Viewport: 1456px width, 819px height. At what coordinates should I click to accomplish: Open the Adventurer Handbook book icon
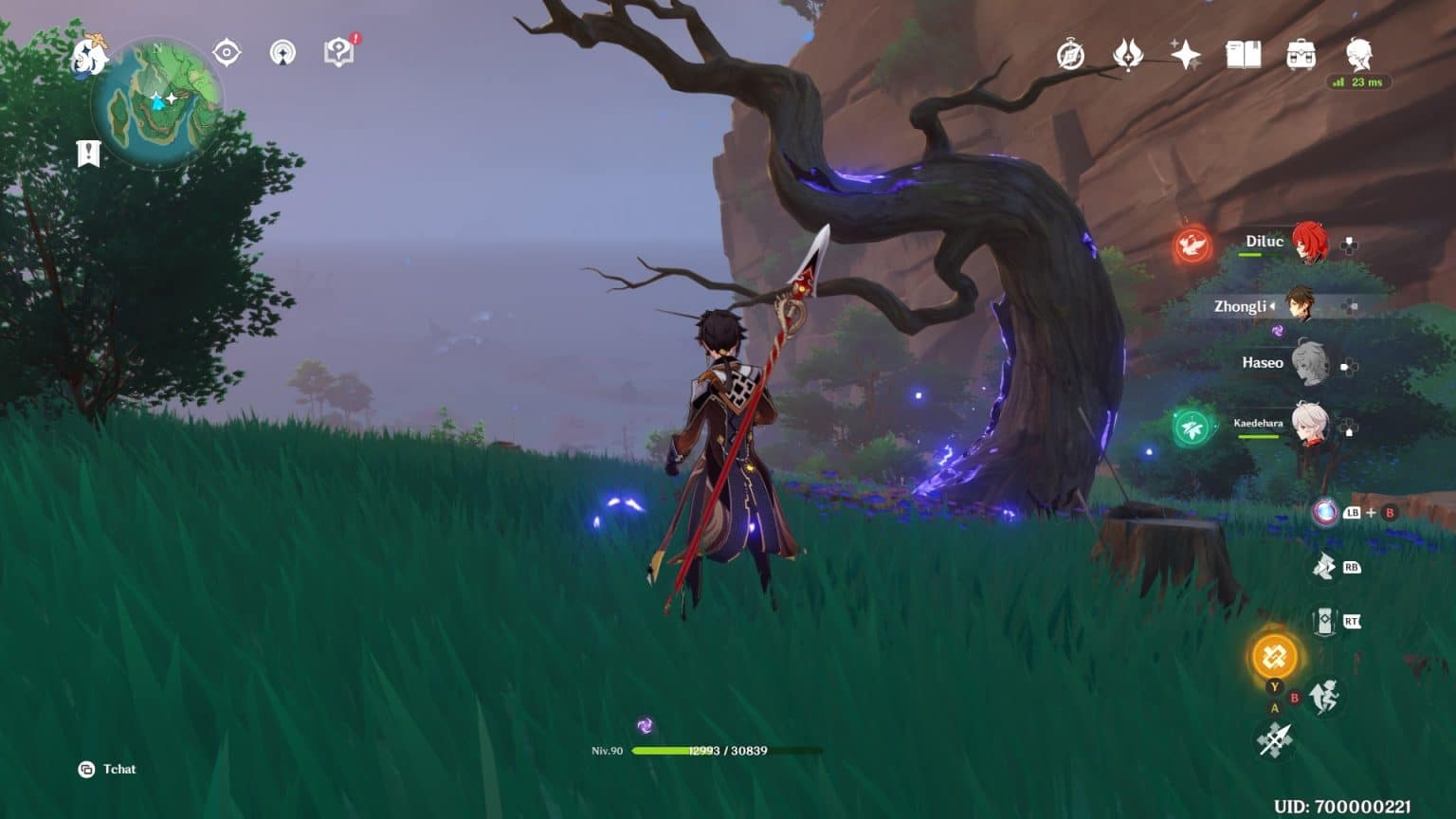tap(1245, 56)
